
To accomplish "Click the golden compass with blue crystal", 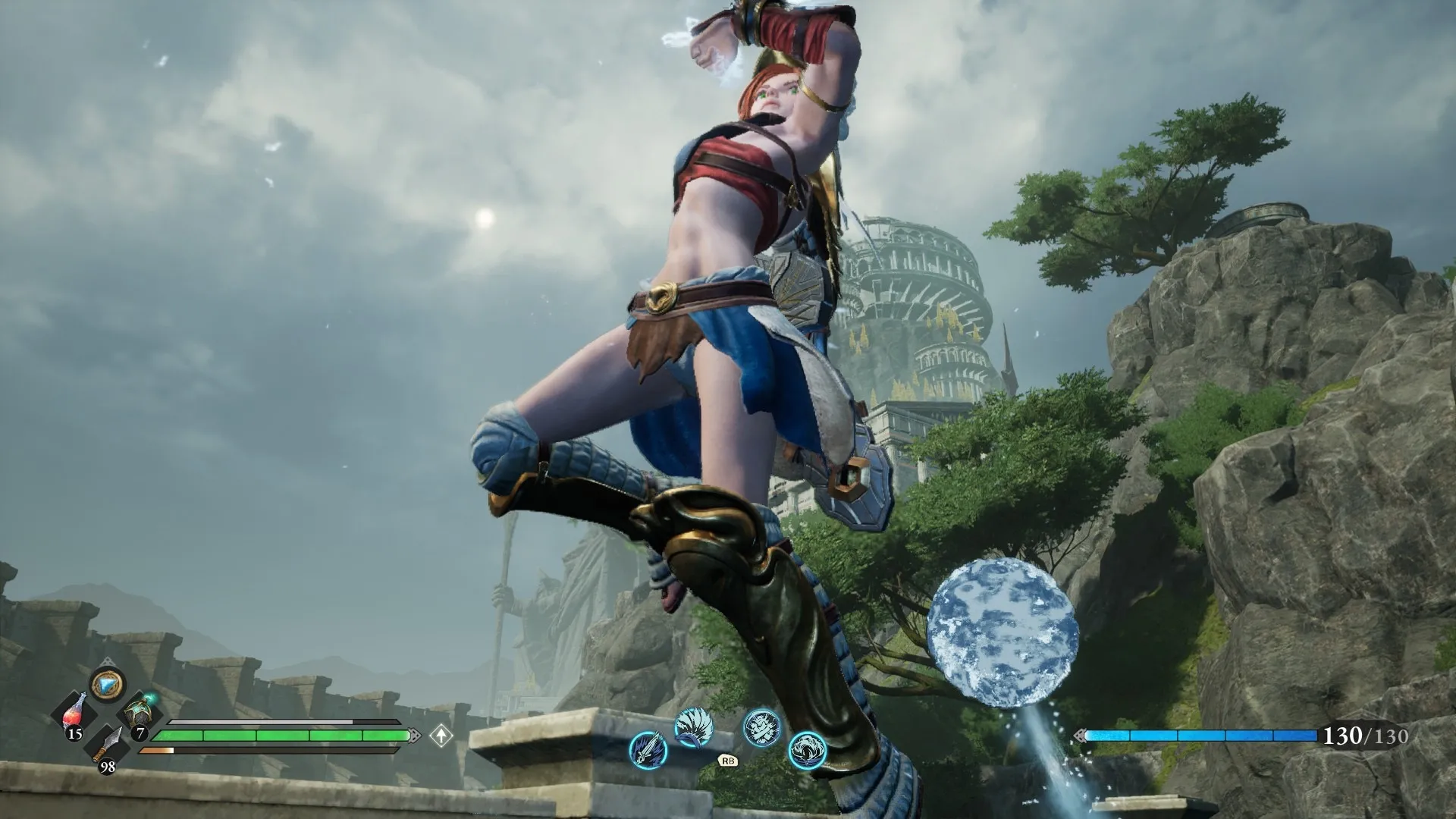I will tap(107, 685).
